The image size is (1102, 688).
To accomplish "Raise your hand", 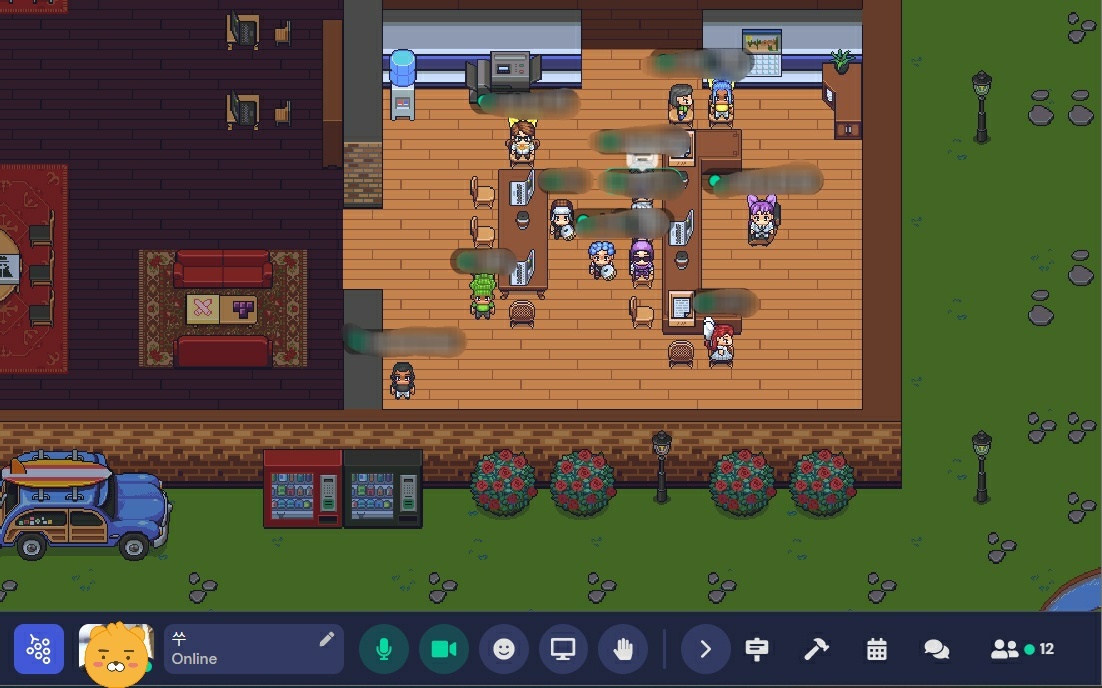I will [x=624, y=650].
